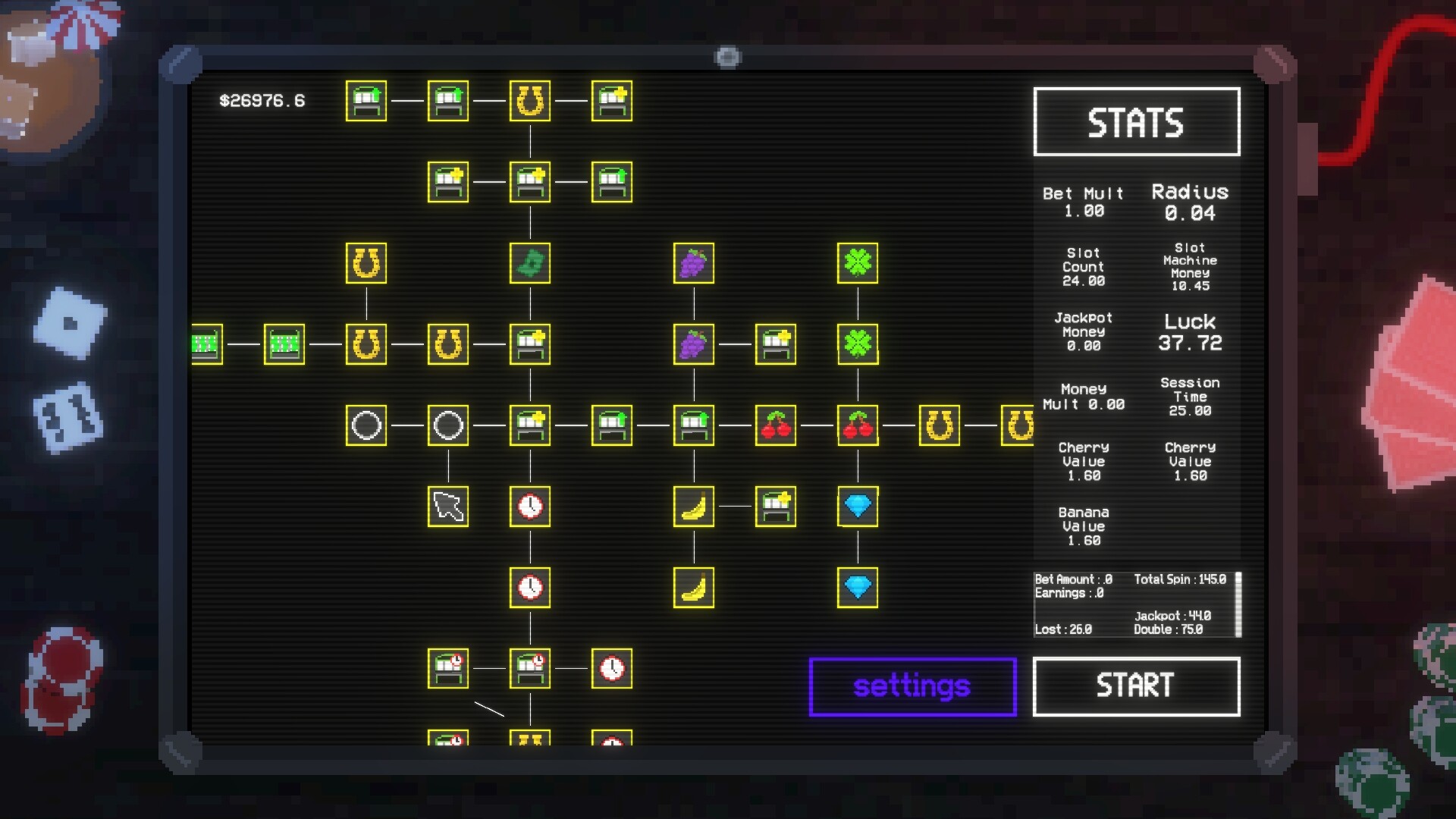Select a clock upgrade node
Image resolution: width=1456 pixels, height=819 pixels.
click(x=529, y=508)
